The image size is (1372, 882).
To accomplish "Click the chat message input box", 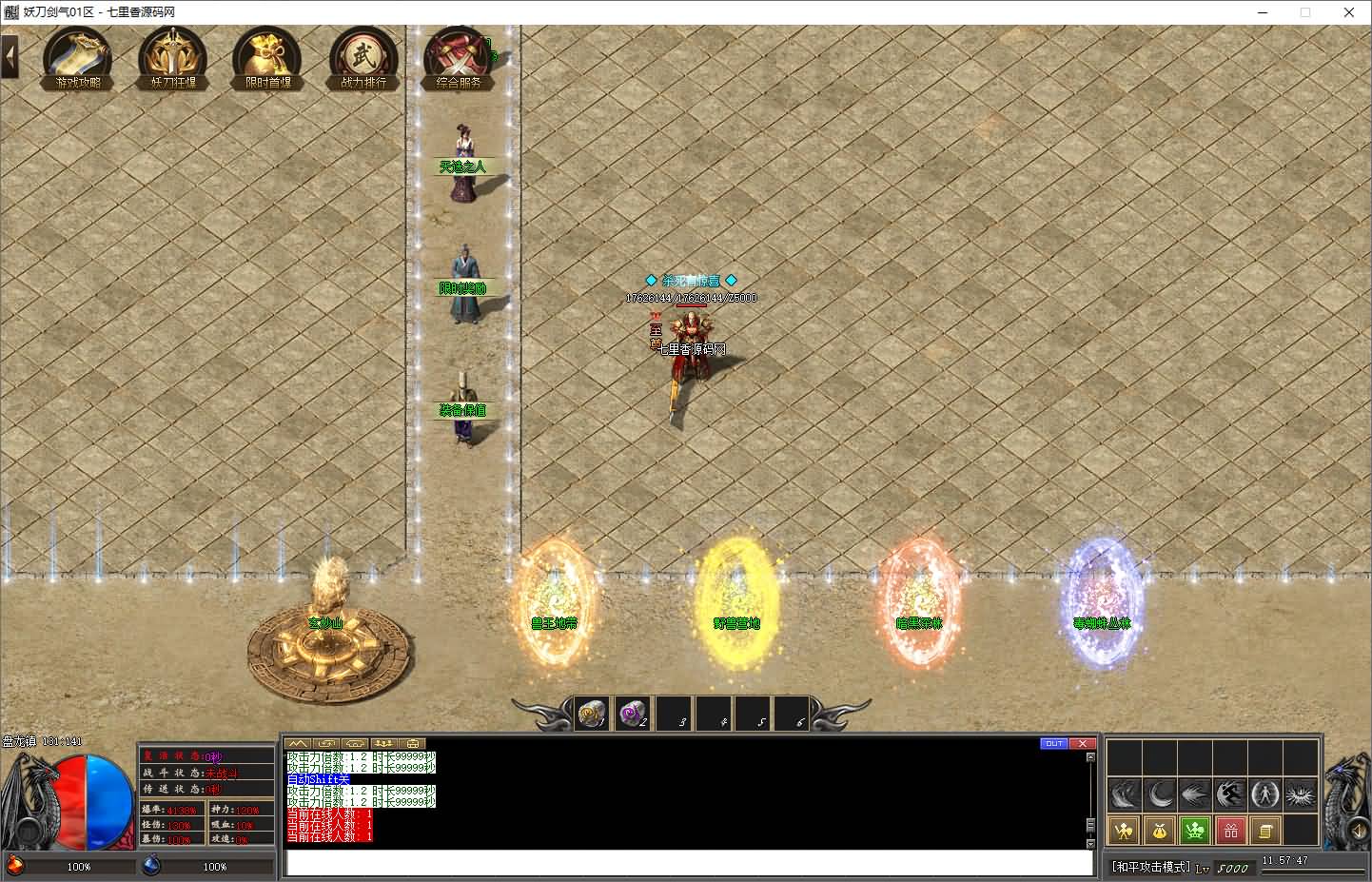I will [689, 863].
